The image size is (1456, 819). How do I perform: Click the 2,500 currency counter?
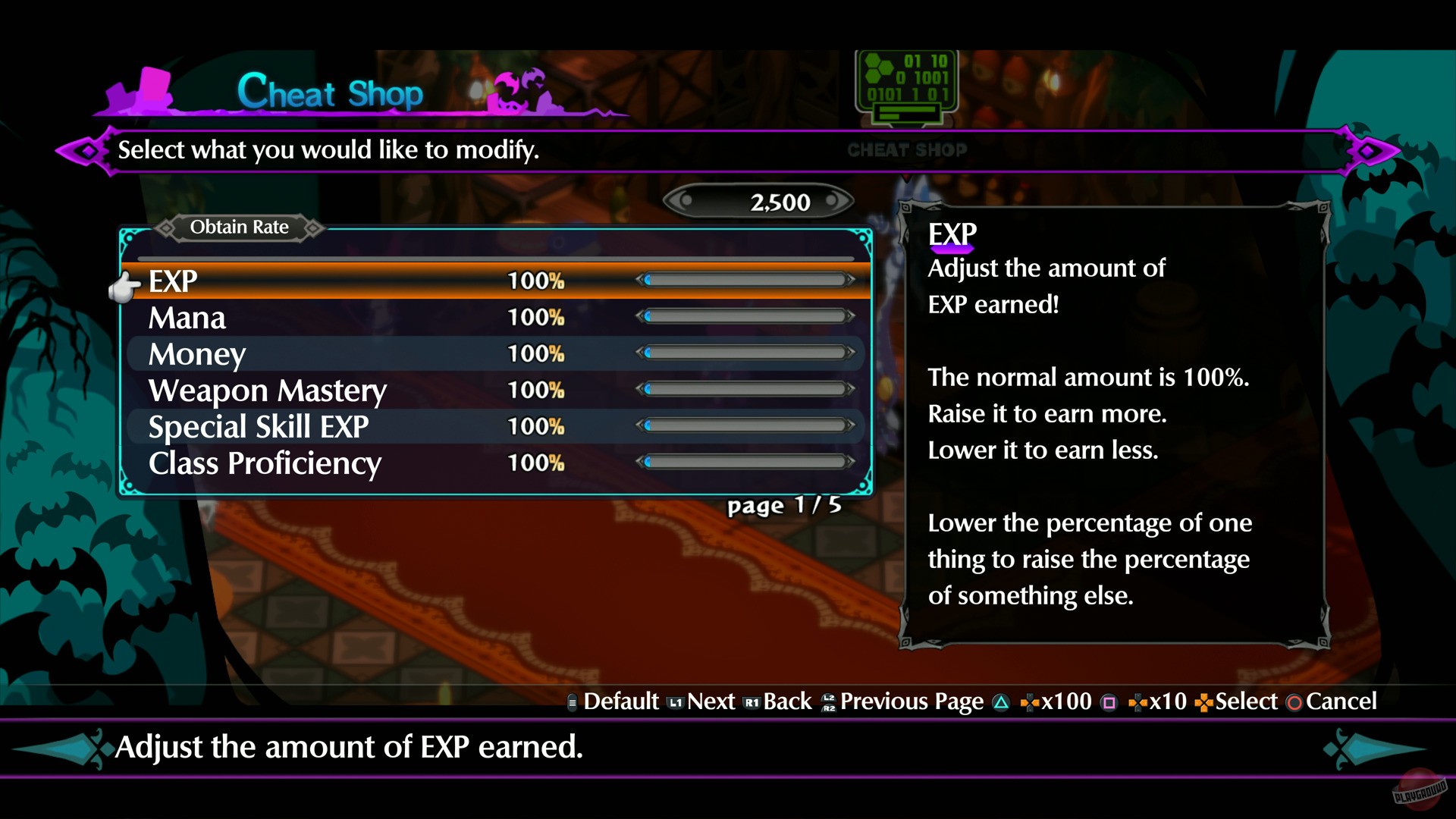760,201
